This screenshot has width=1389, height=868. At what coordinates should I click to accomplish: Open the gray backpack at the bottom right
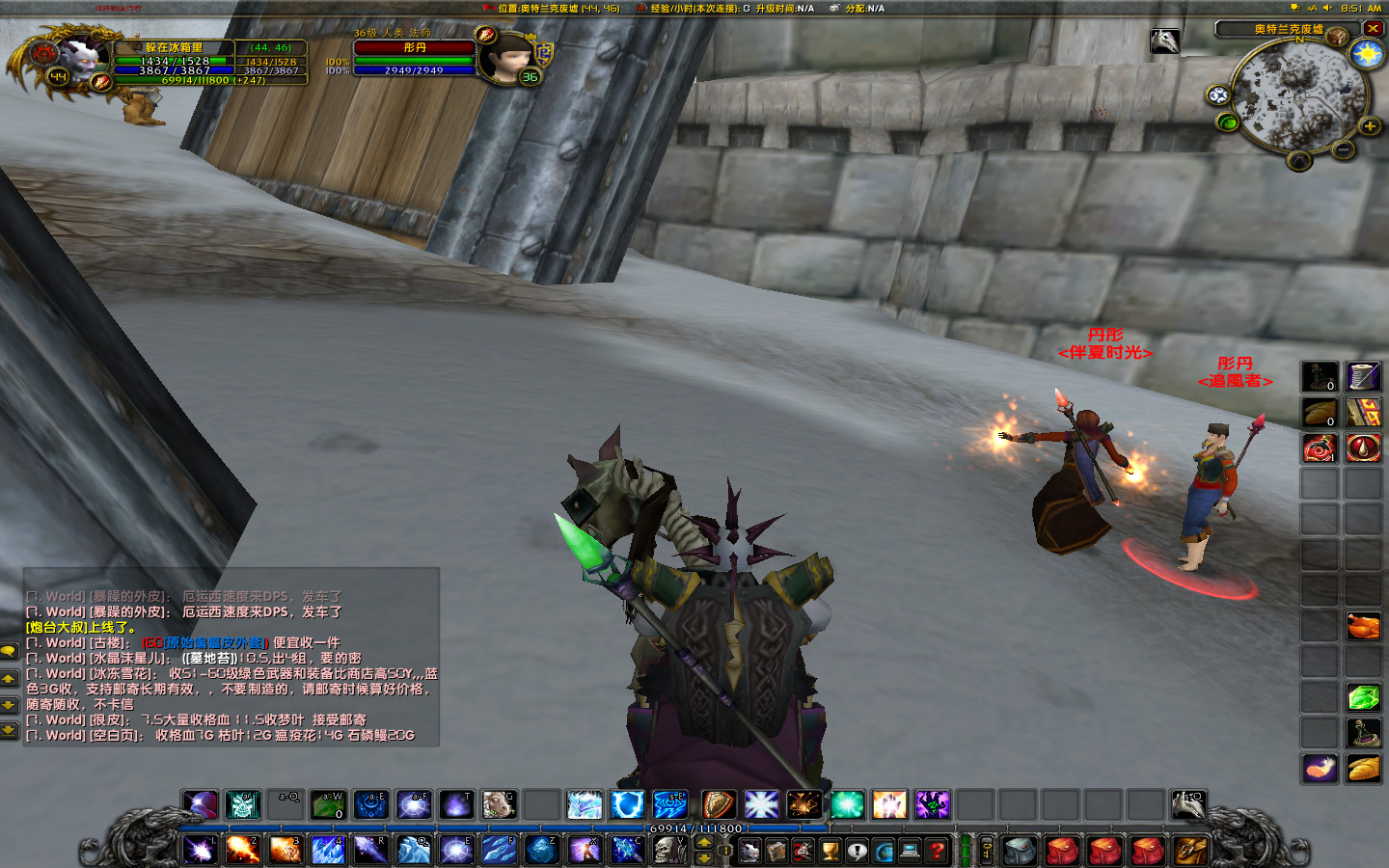(1020, 851)
